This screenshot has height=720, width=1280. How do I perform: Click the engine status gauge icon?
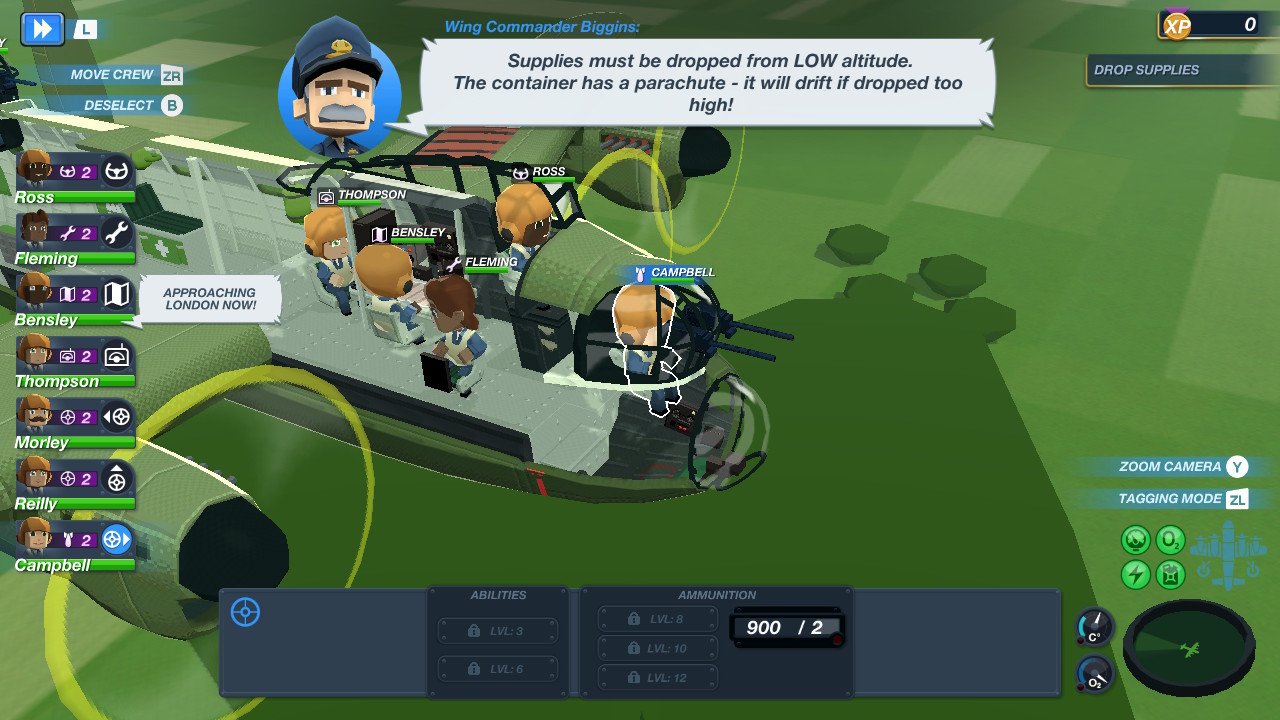[x=1135, y=540]
